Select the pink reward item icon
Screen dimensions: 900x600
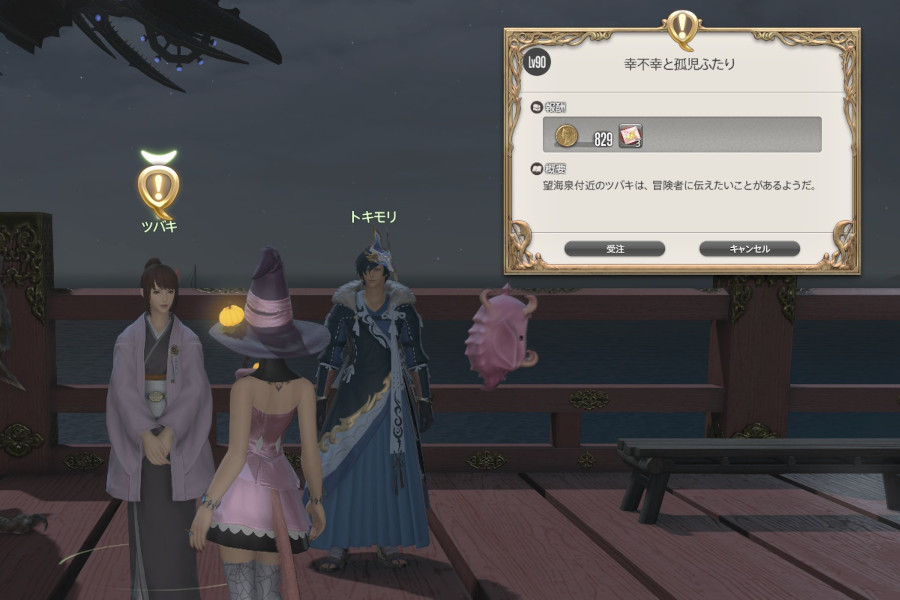(x=629, y=136)
